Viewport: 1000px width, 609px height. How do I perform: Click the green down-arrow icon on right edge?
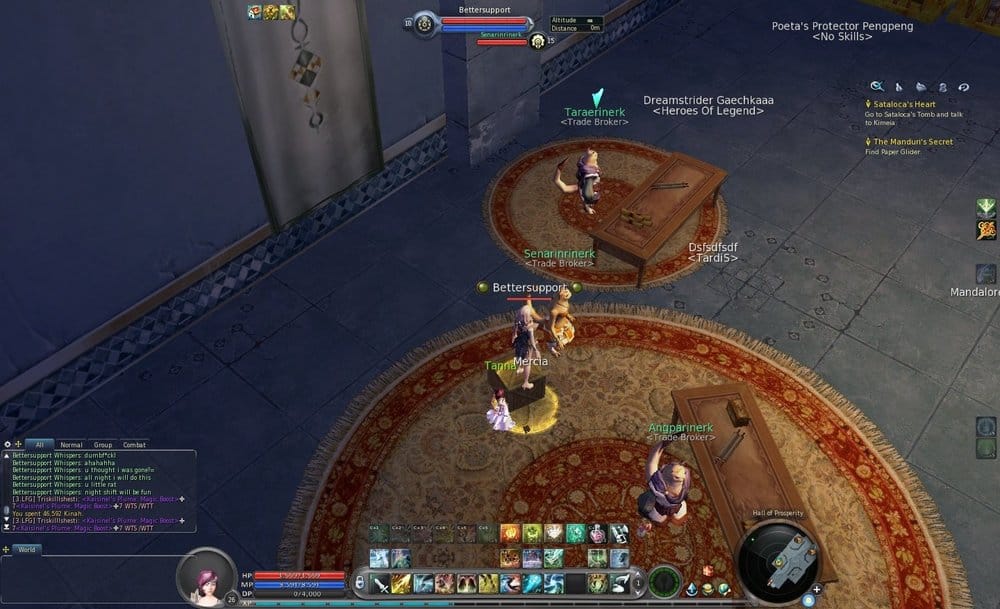click(986, 207)
